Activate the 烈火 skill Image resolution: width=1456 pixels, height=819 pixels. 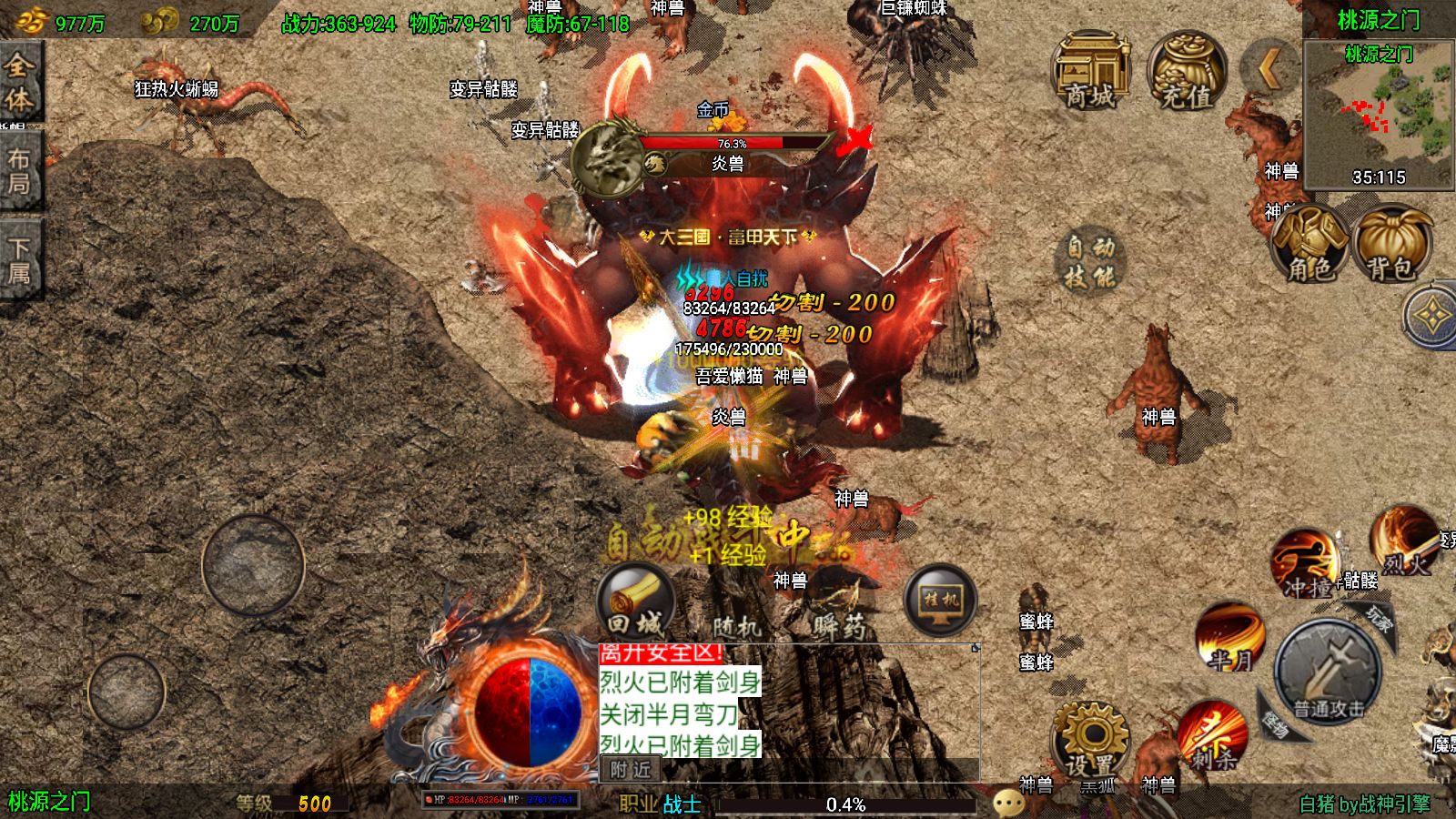pyautogui.click(x=1405, y=541)
